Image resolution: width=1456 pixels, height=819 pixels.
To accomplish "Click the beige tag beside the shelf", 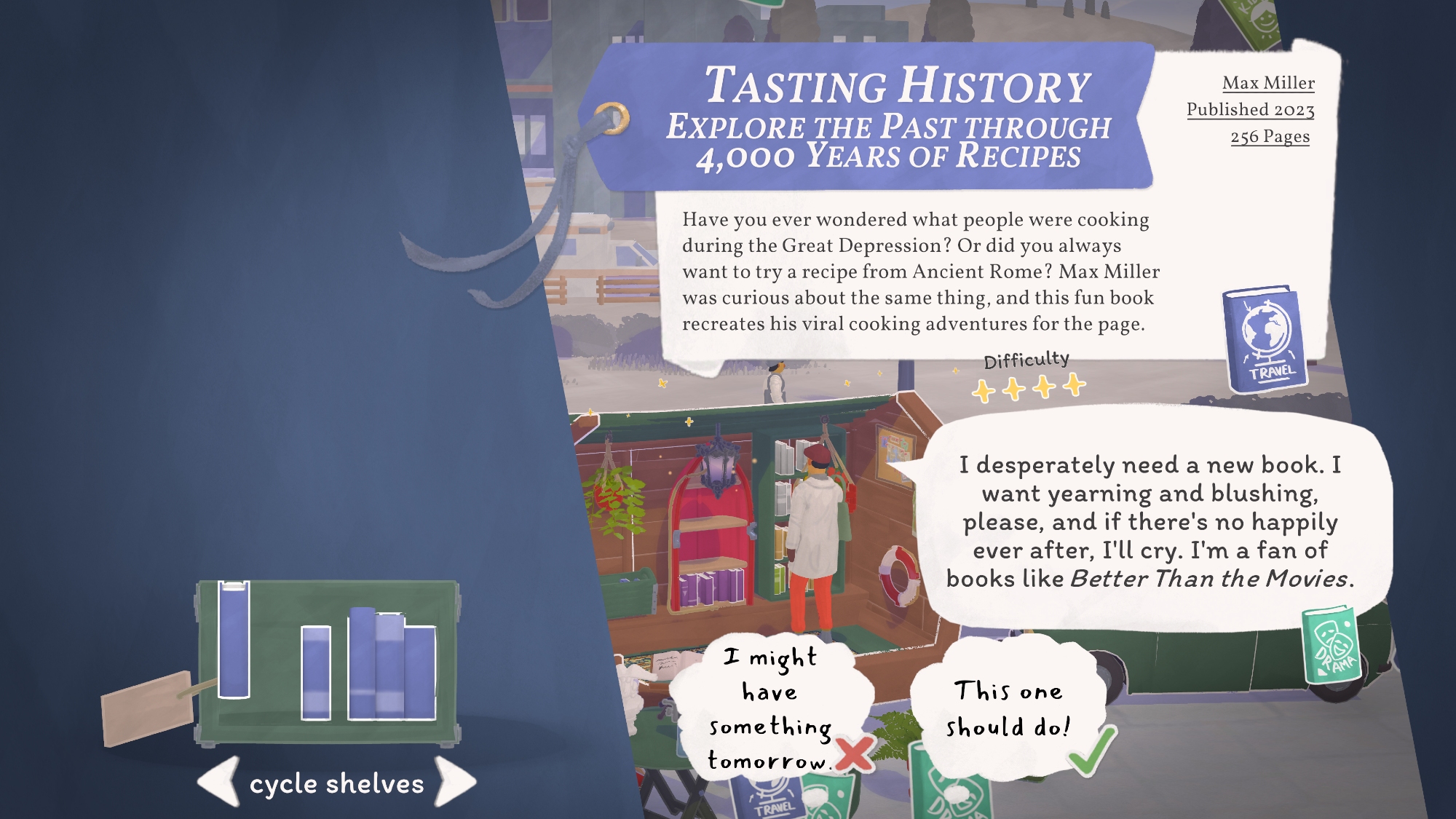I will (147, 707).
